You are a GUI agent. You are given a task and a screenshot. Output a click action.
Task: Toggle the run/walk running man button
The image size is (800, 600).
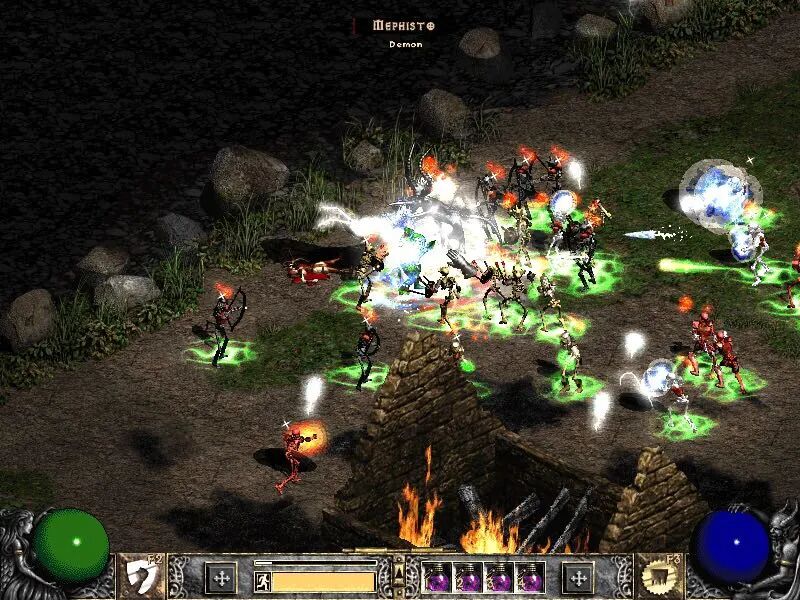(x=261, y=580)
